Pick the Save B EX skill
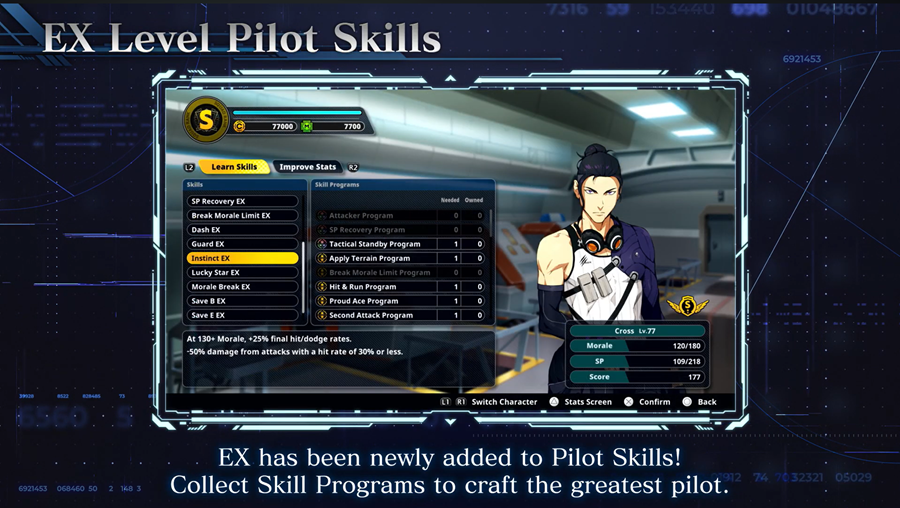 coord(243,301)
